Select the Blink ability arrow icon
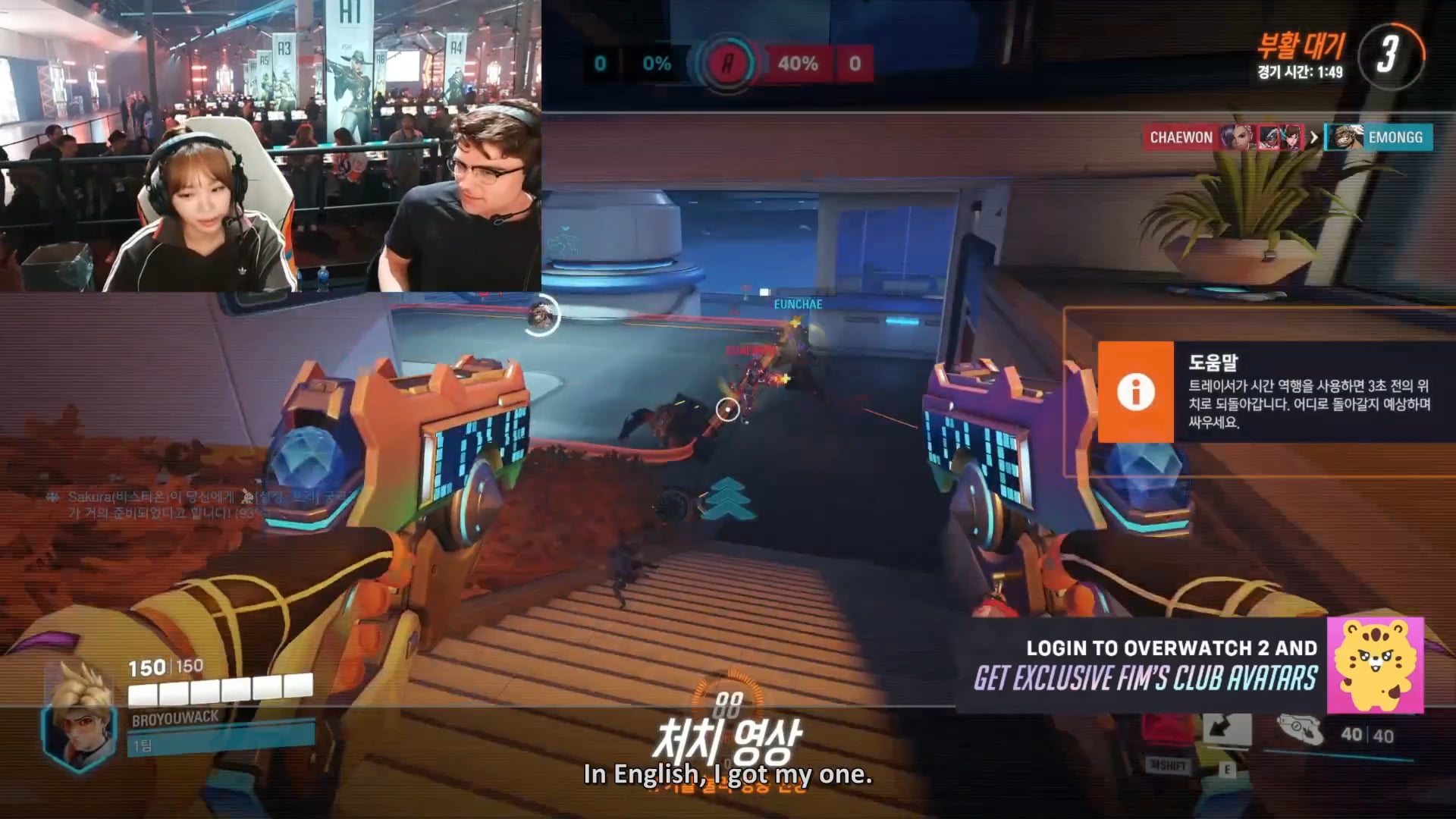 tap(1226, 728)
